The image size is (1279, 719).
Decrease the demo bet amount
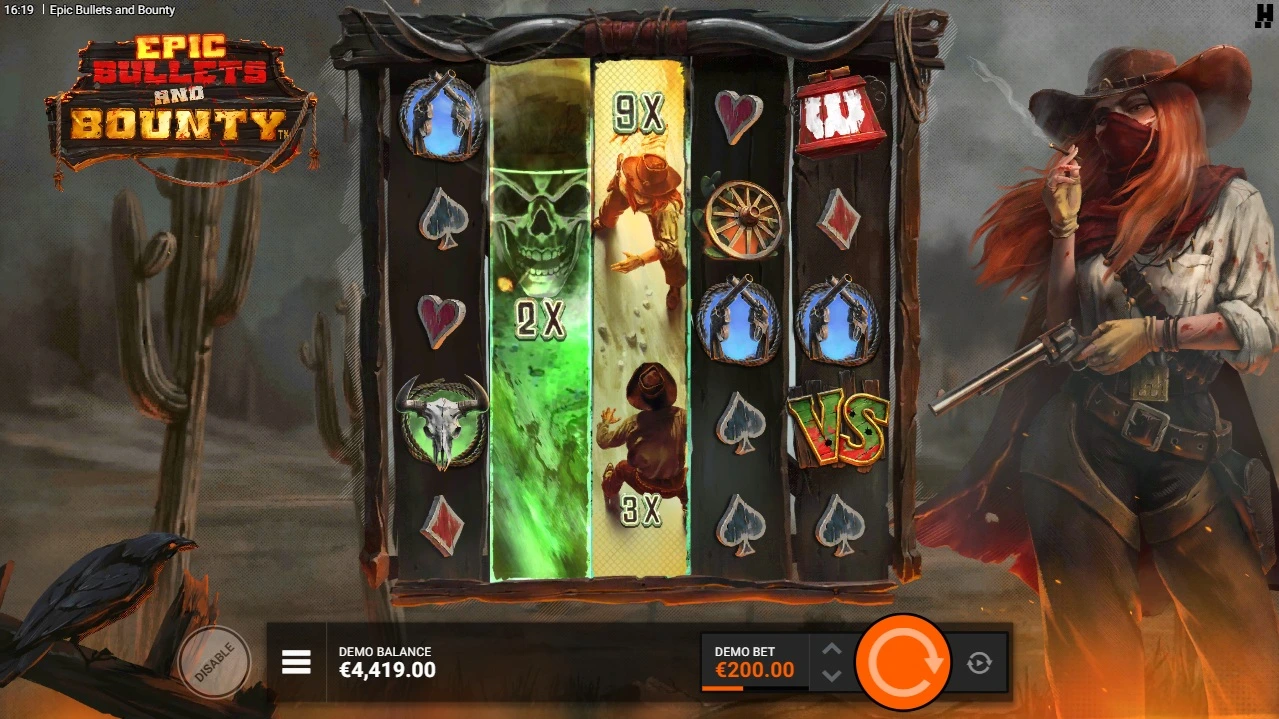[x=832, y=675]
